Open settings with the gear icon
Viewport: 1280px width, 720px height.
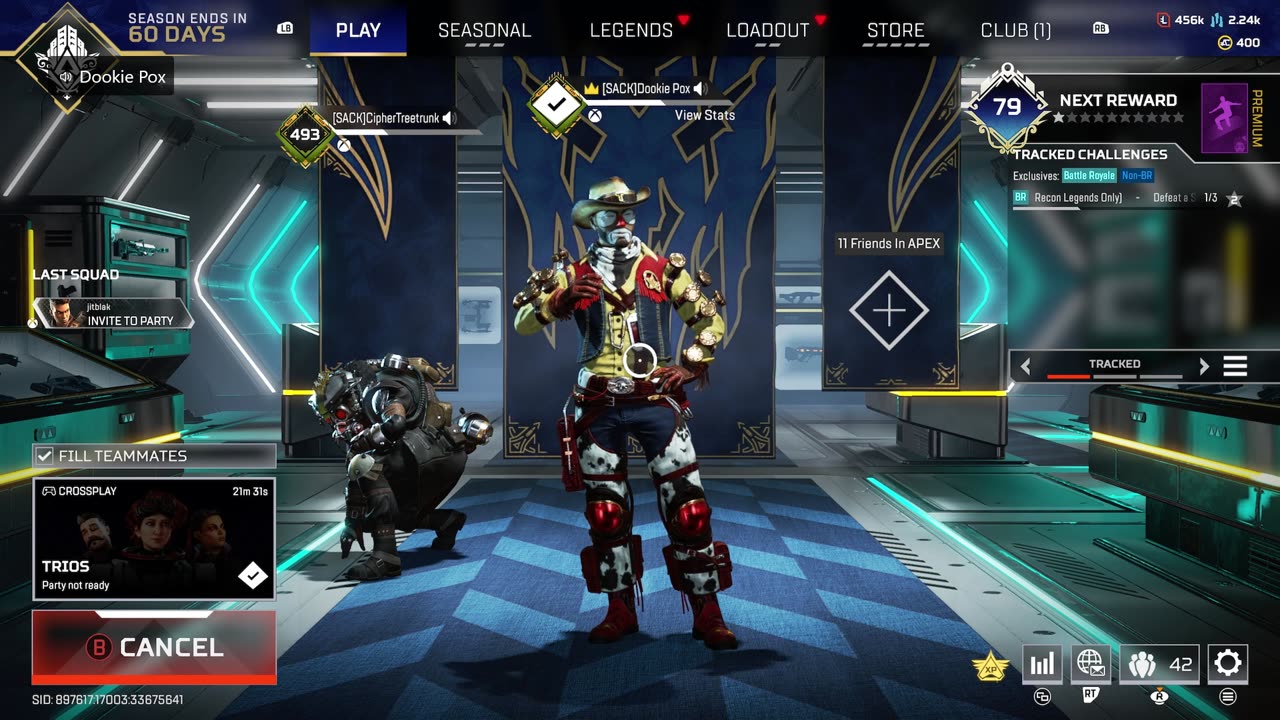click(1227, 663)
